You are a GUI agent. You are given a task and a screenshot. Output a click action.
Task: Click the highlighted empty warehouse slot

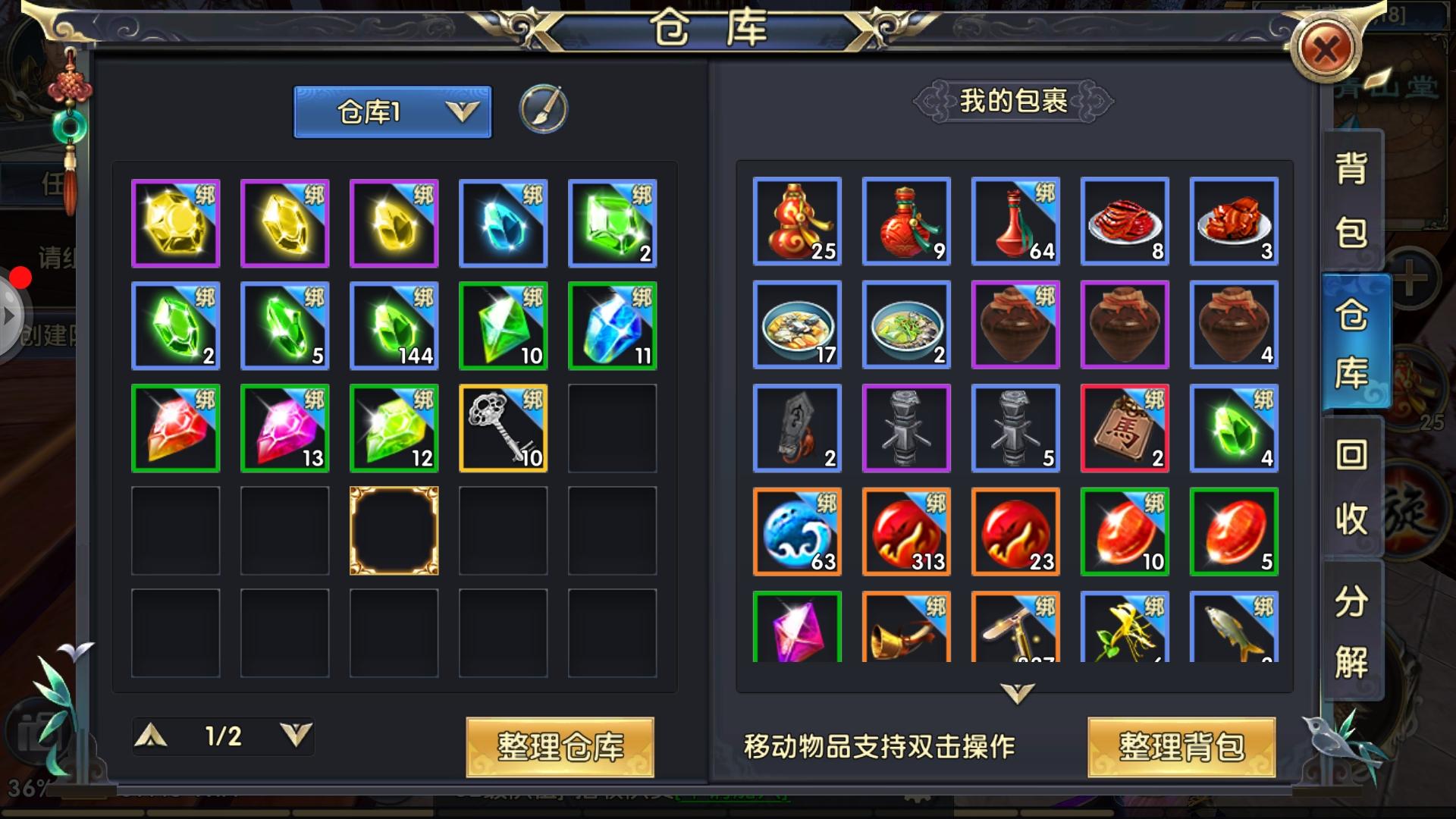click(394, 532)
